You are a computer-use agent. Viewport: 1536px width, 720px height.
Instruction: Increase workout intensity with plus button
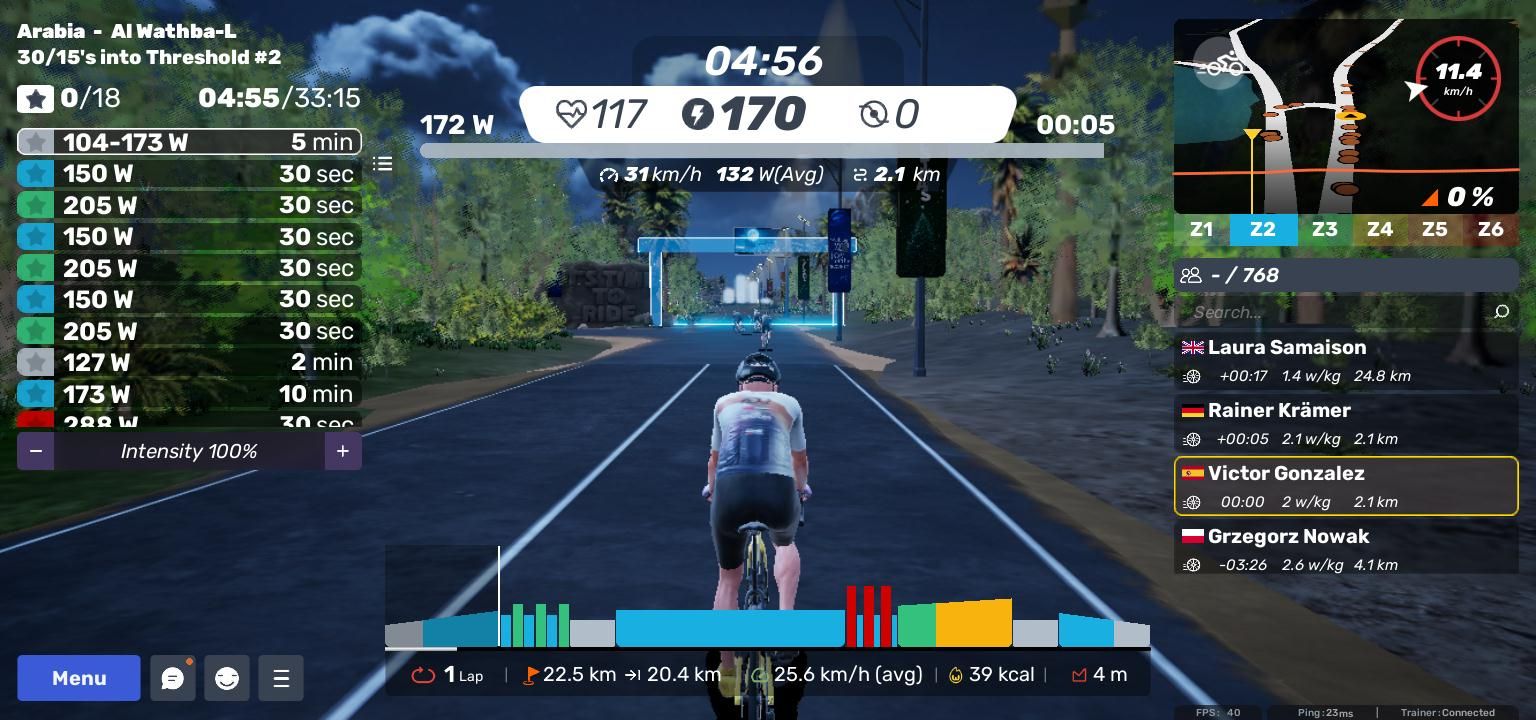342,451
